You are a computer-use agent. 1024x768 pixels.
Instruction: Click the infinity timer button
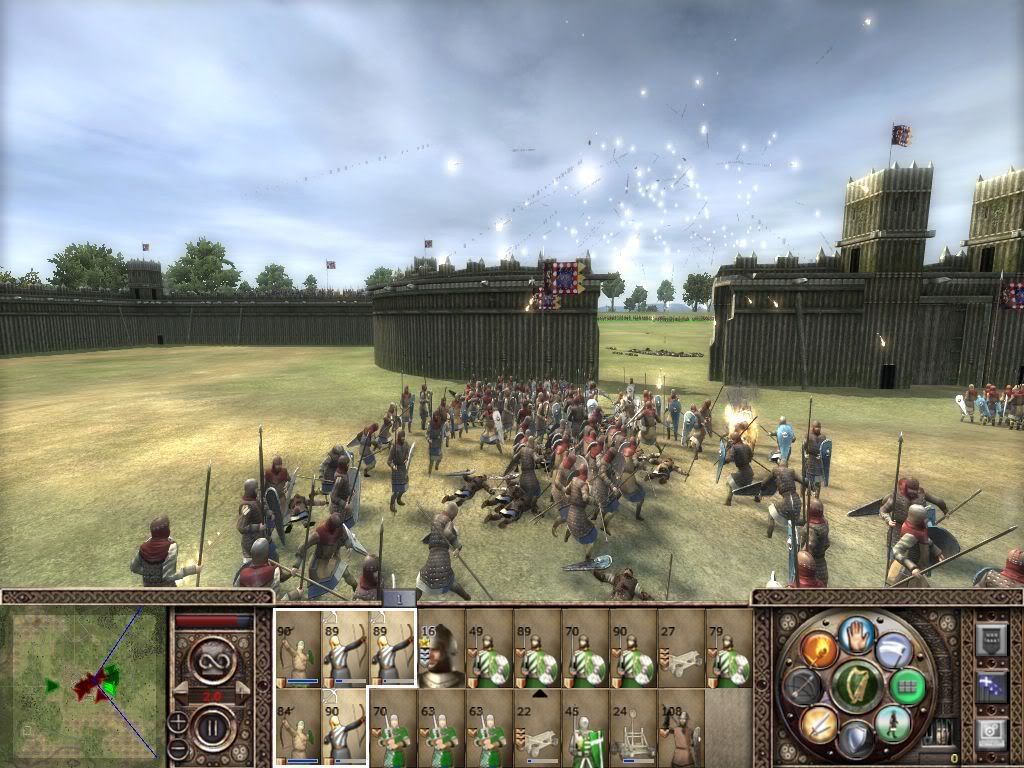(213, 663)
